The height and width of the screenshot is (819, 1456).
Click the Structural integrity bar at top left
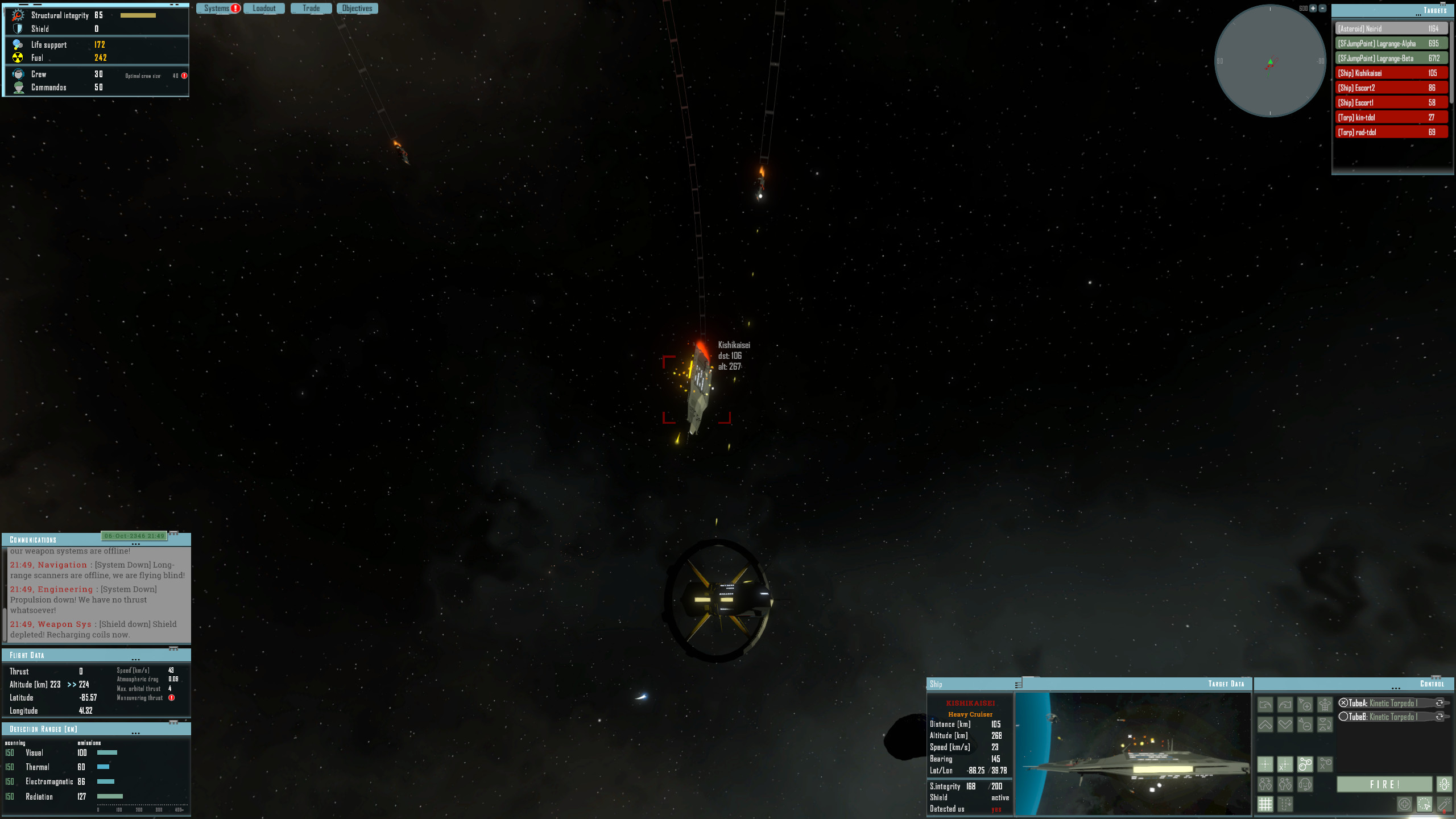click(x=136, y=15)
